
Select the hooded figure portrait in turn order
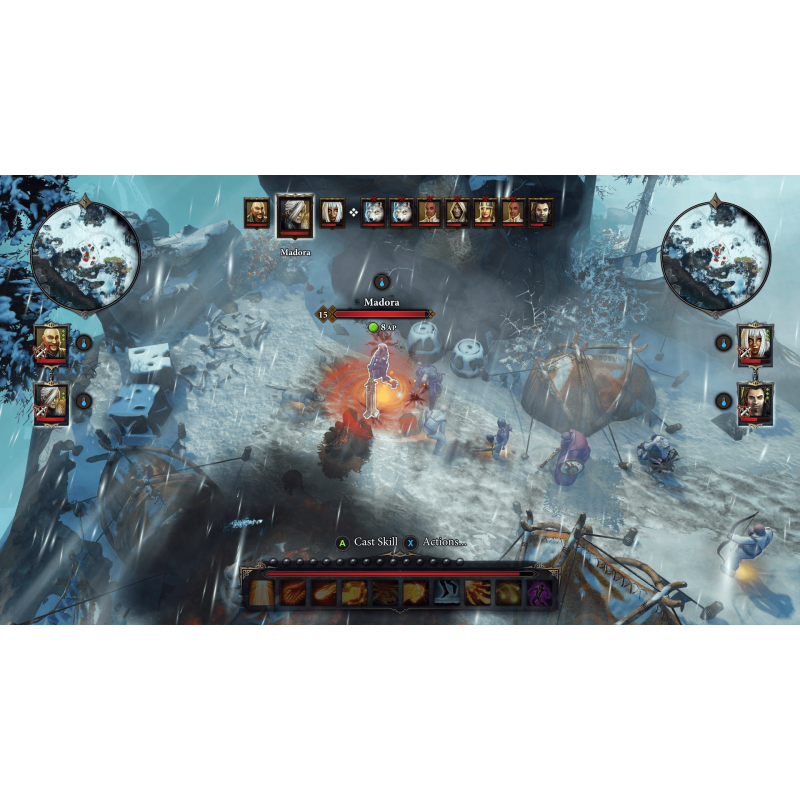457,212
